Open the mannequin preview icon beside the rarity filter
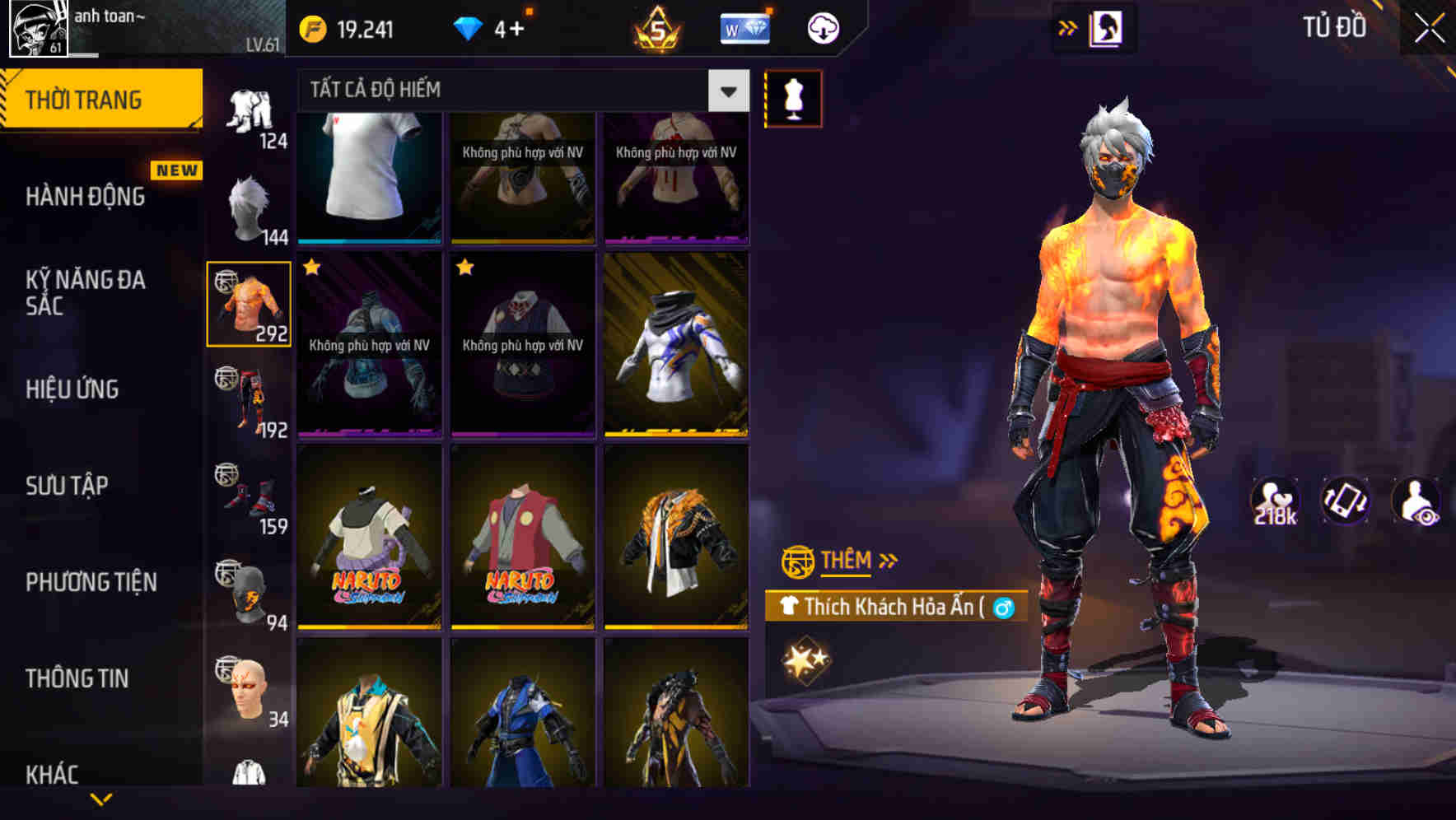 point(793,98)
